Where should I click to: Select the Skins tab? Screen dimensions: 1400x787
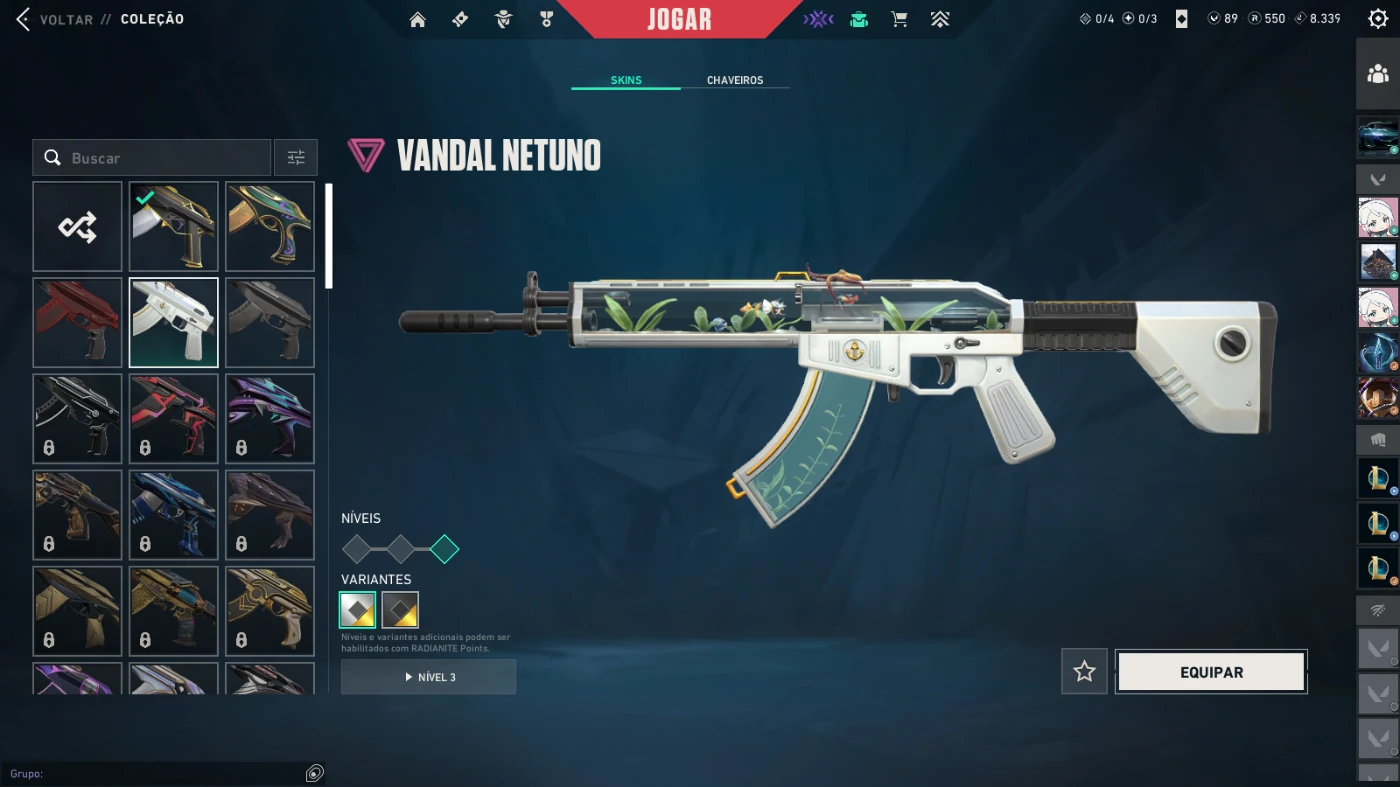pos(626,80)
